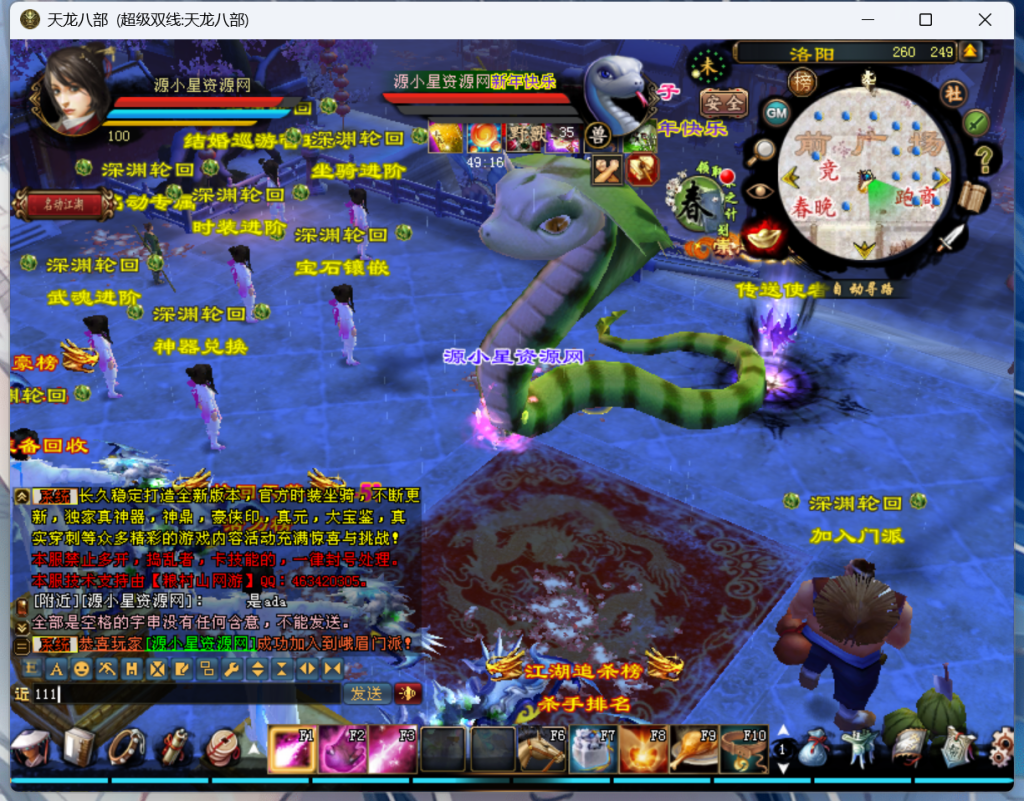Toggle the eye visibility icon
The image size is (1024, 801).
pyautogui.click(x=760, y=191)
